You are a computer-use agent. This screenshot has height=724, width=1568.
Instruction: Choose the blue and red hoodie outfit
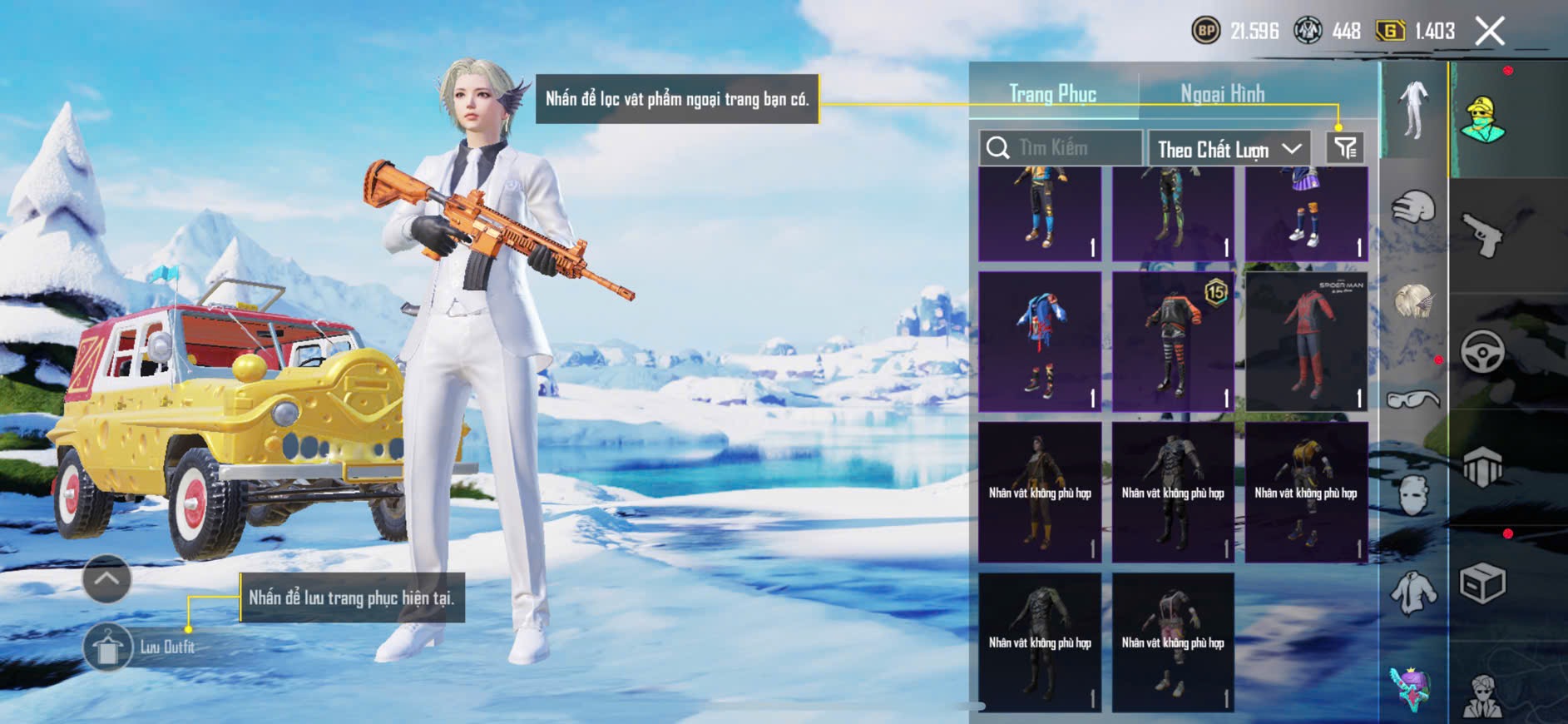pyautogui.click(x=1040, y=342)
